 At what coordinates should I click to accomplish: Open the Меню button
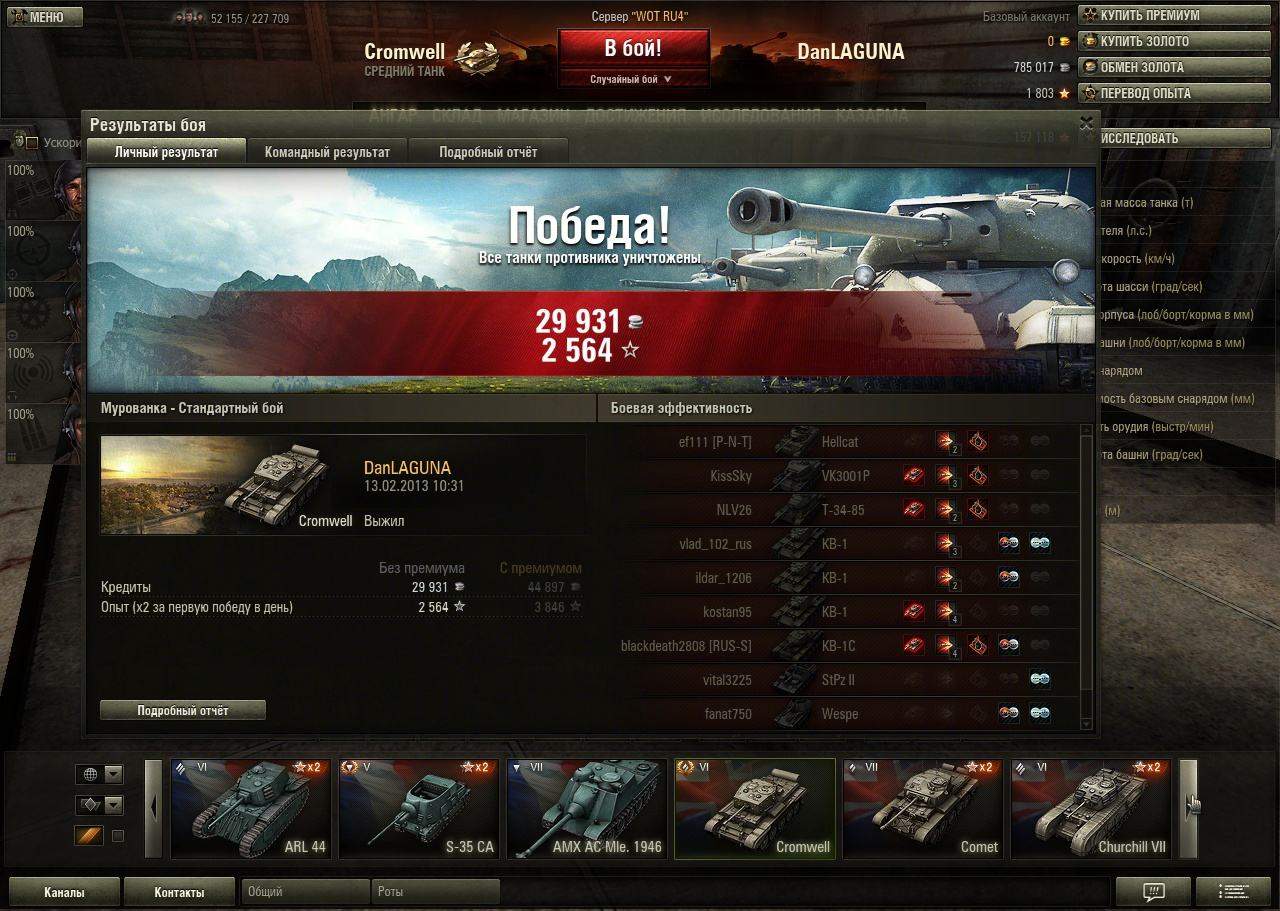tap(42, 17)
